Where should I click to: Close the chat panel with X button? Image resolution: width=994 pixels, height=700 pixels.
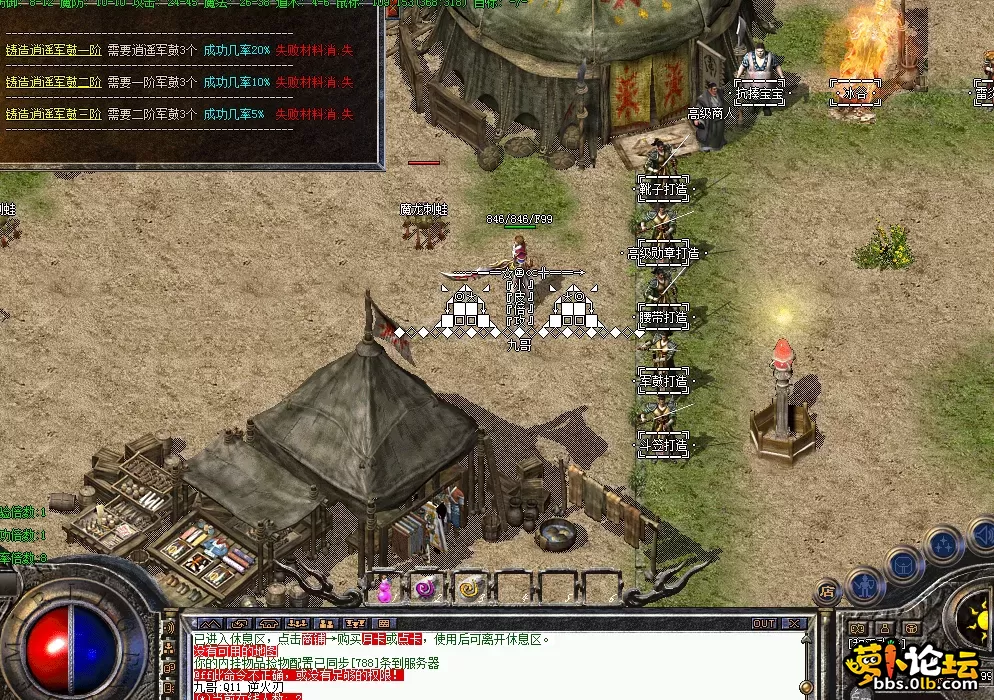(x=796, y=624)
